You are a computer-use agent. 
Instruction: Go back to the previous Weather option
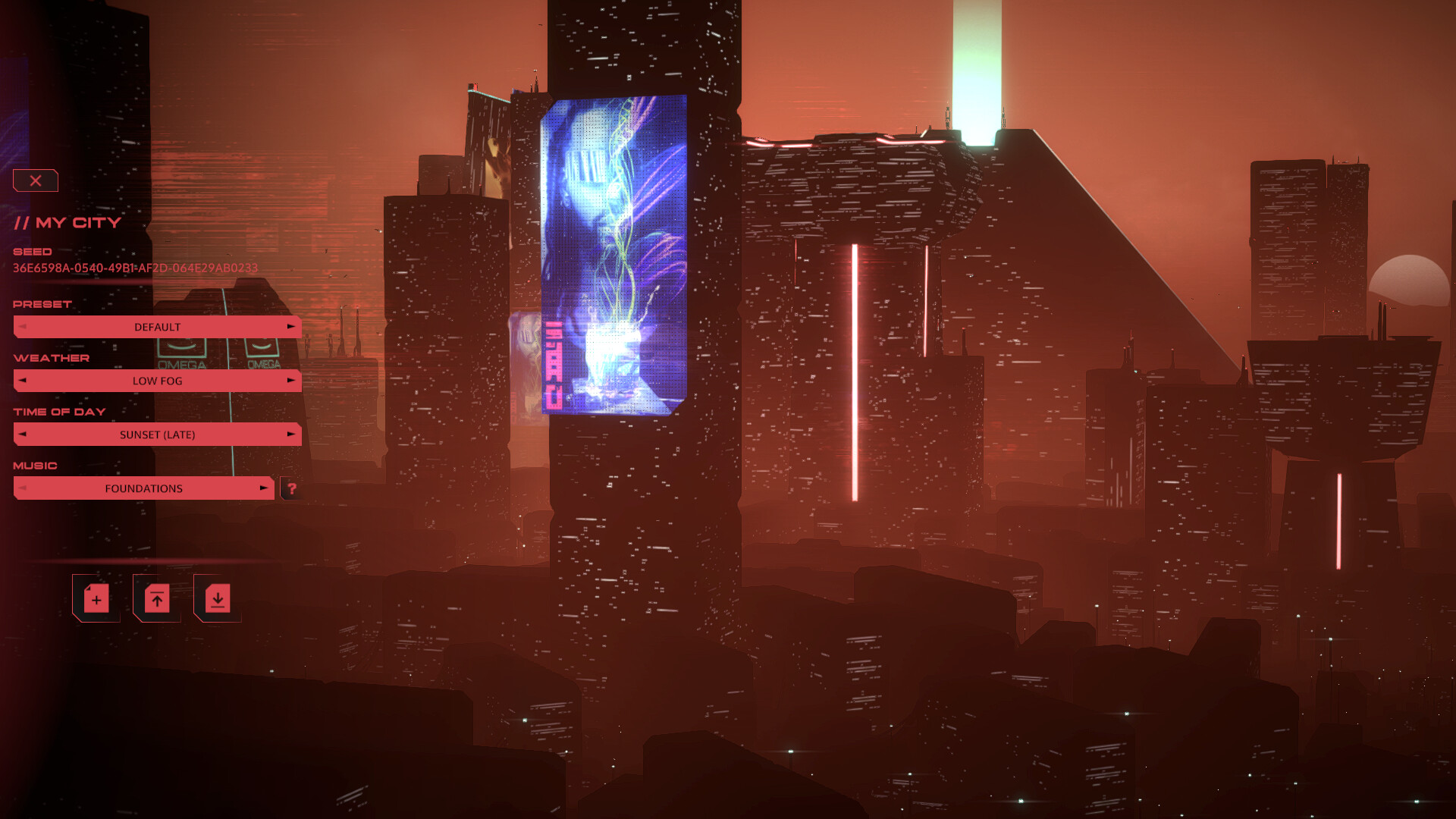click(x=22, y=381)
